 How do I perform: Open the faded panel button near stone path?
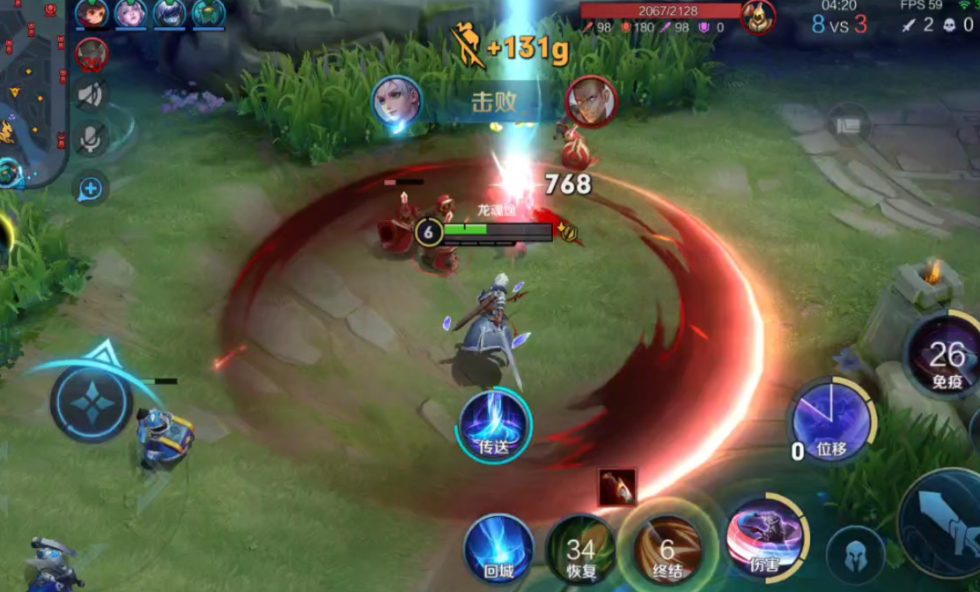(x=848, y=123)
